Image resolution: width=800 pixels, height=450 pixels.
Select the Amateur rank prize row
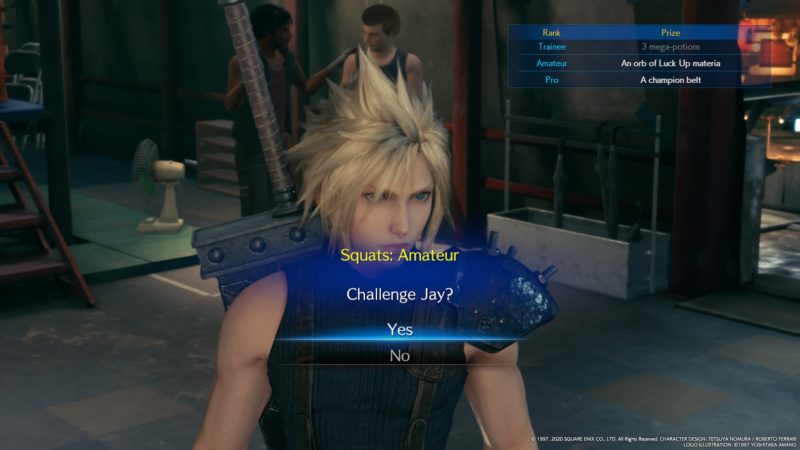tap(640, 63)
